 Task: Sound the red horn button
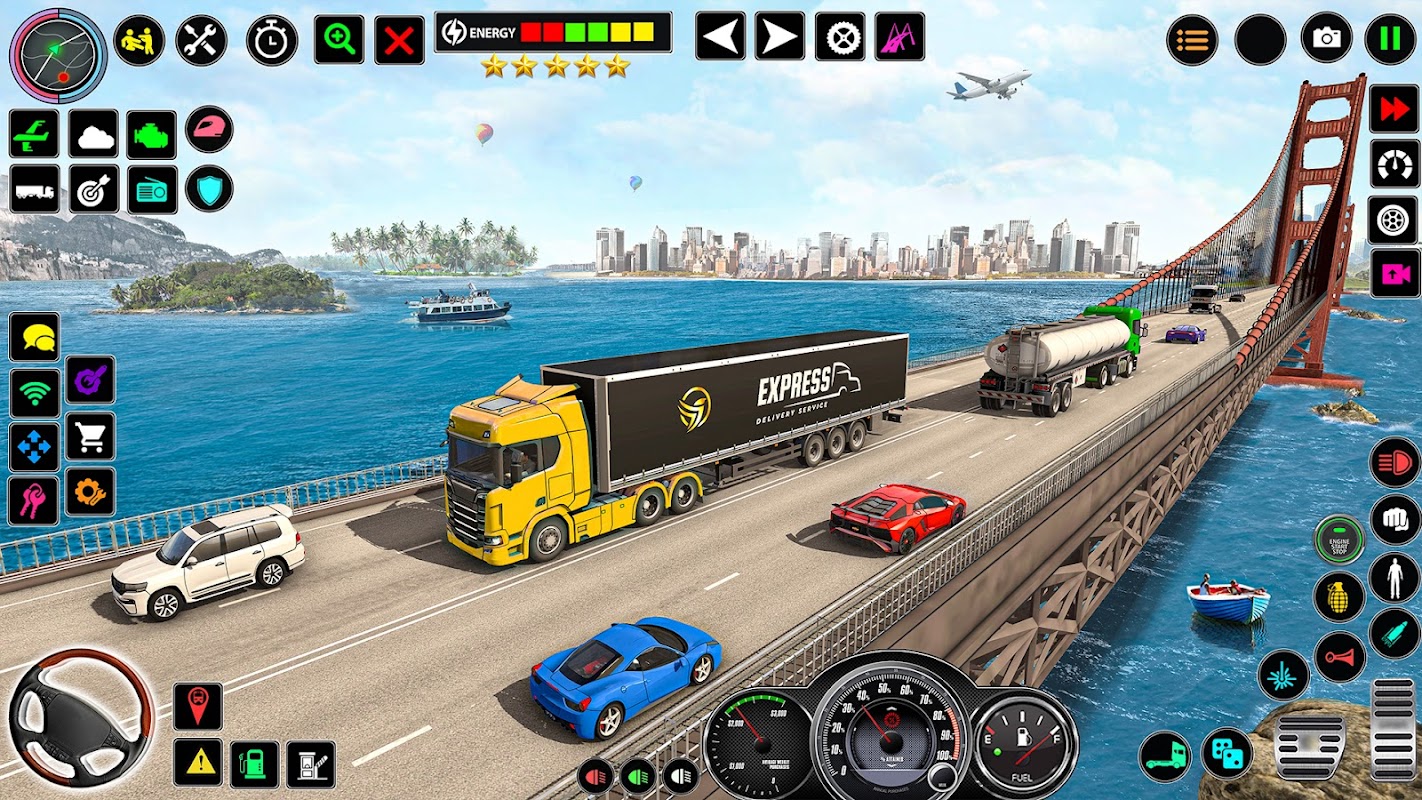(1339, 657)
